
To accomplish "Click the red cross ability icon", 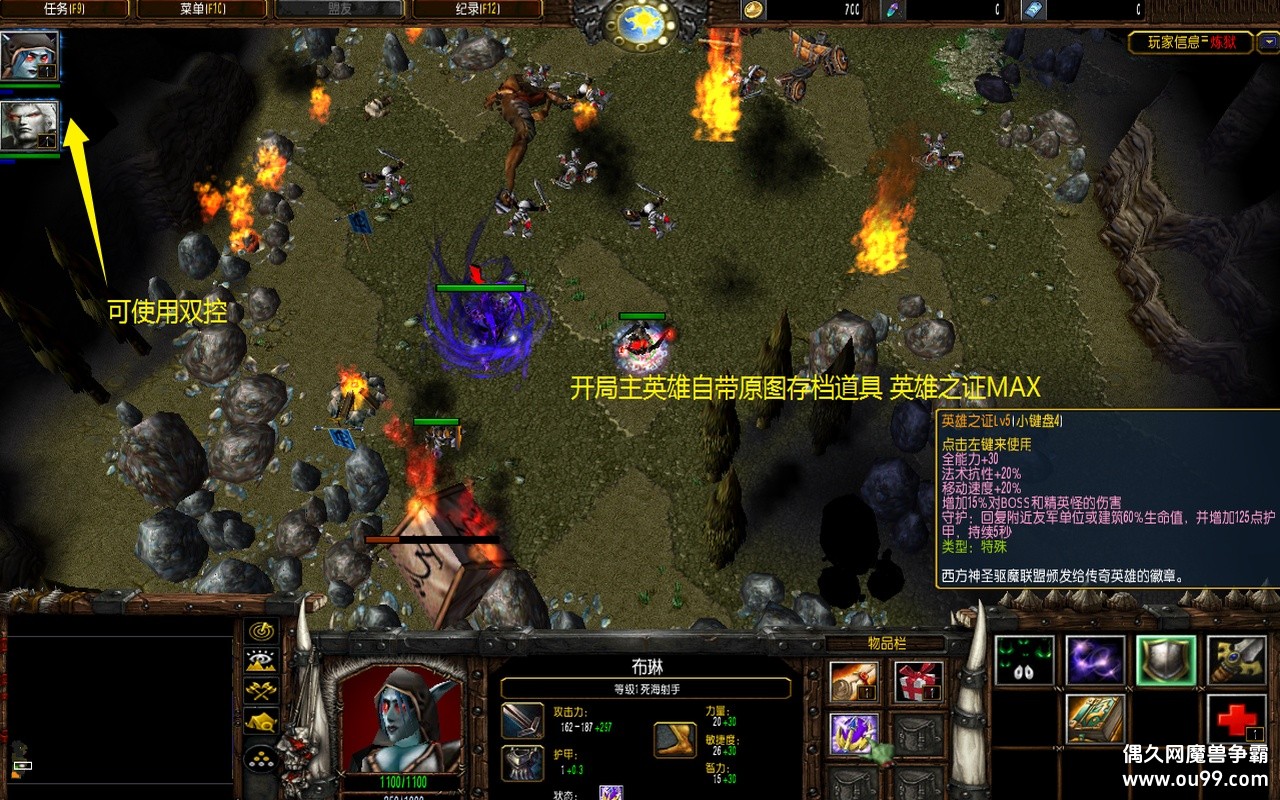I will 1237,719.
